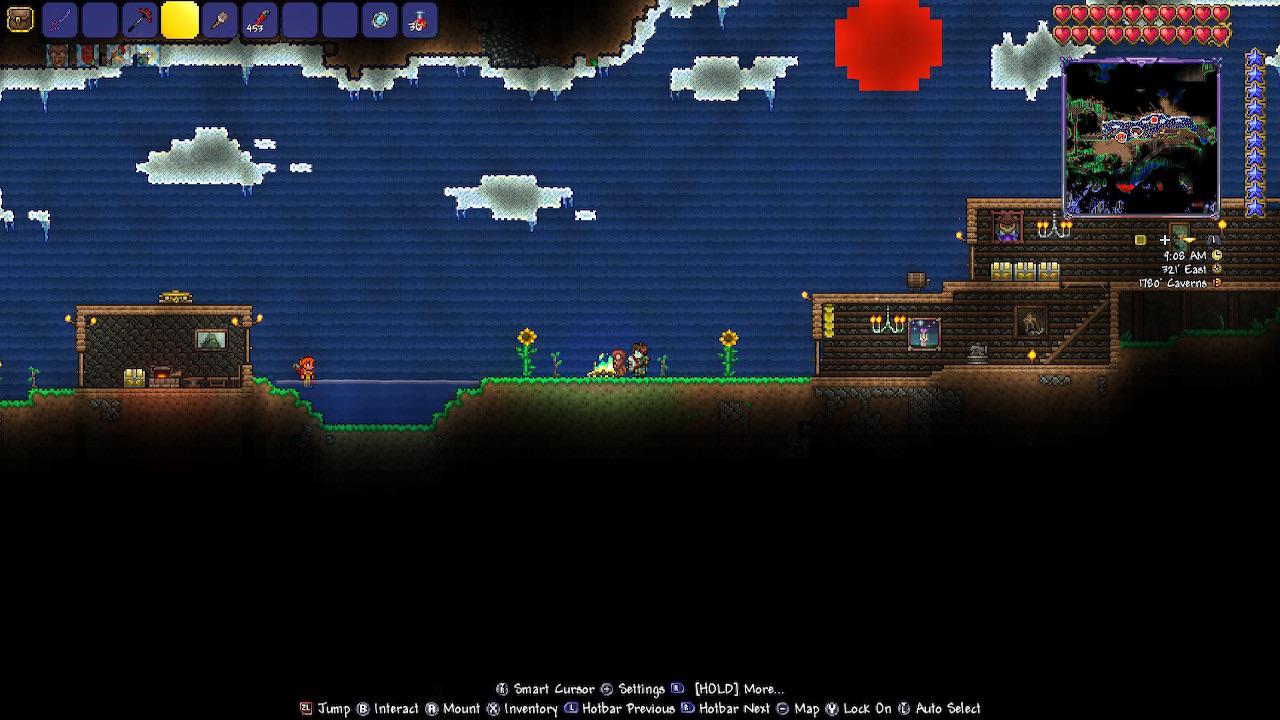Click the depth meter beside 1780' Caverns
Image resolution: width=1280 pixels, height=720 pixels.
(x=1217, y=282)
